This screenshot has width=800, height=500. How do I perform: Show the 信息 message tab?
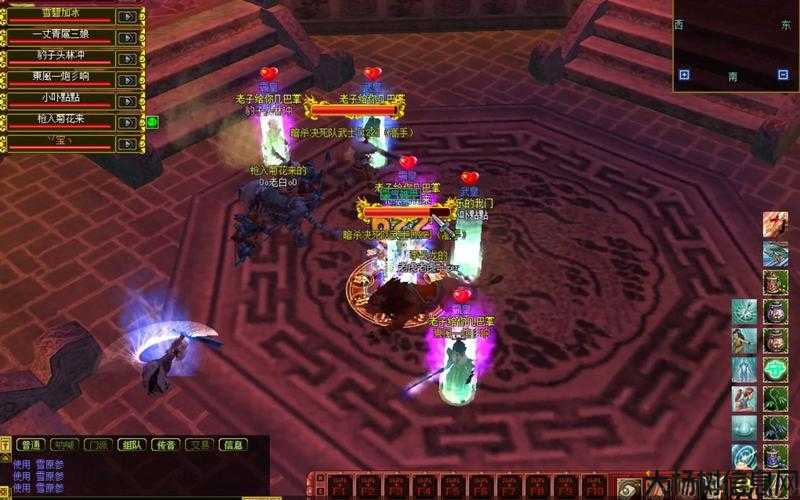(233, 445)
